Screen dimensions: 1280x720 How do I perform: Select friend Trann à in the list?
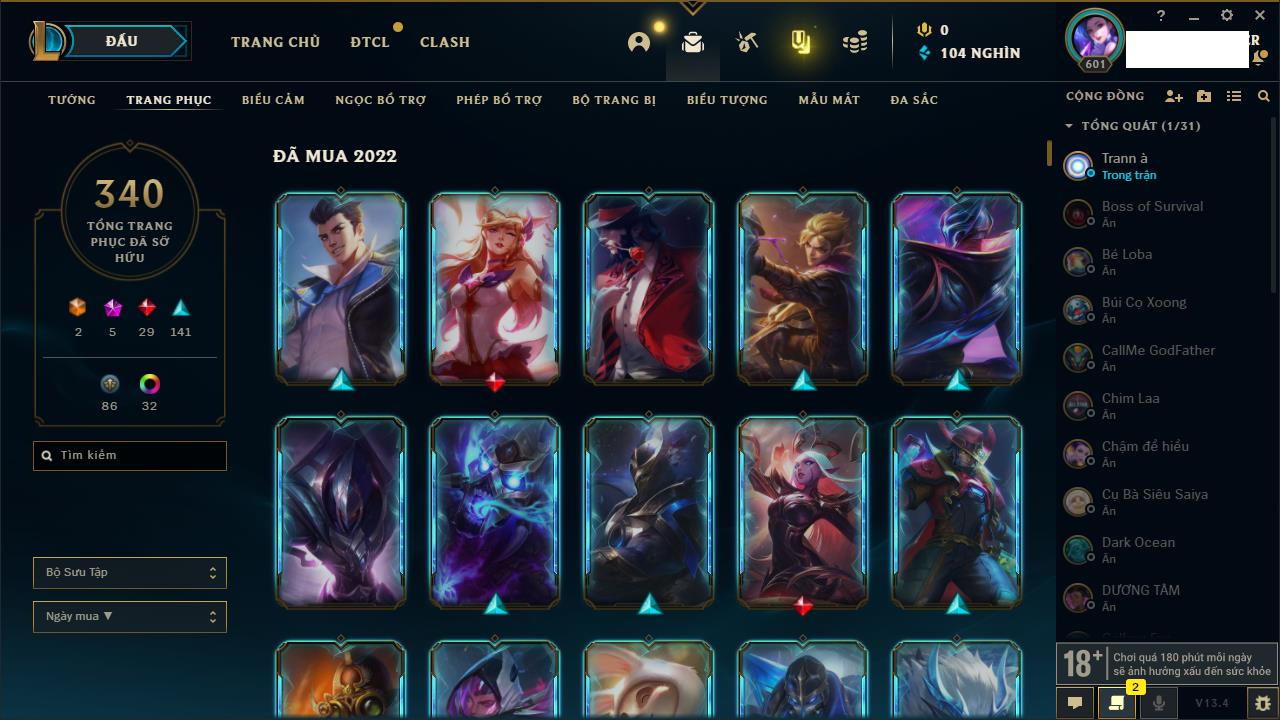1125,165
